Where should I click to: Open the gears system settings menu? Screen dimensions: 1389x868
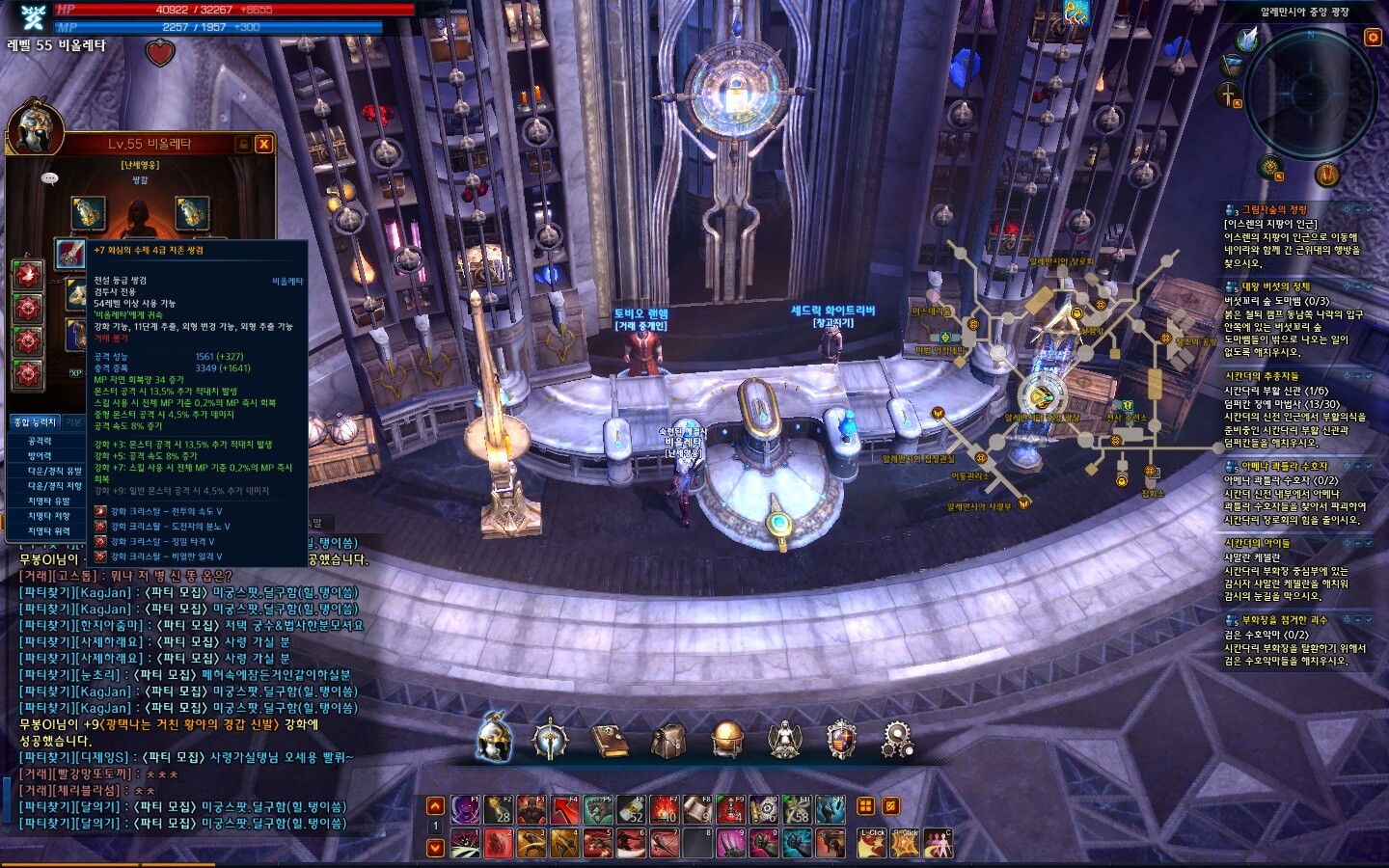click(898, 740)
